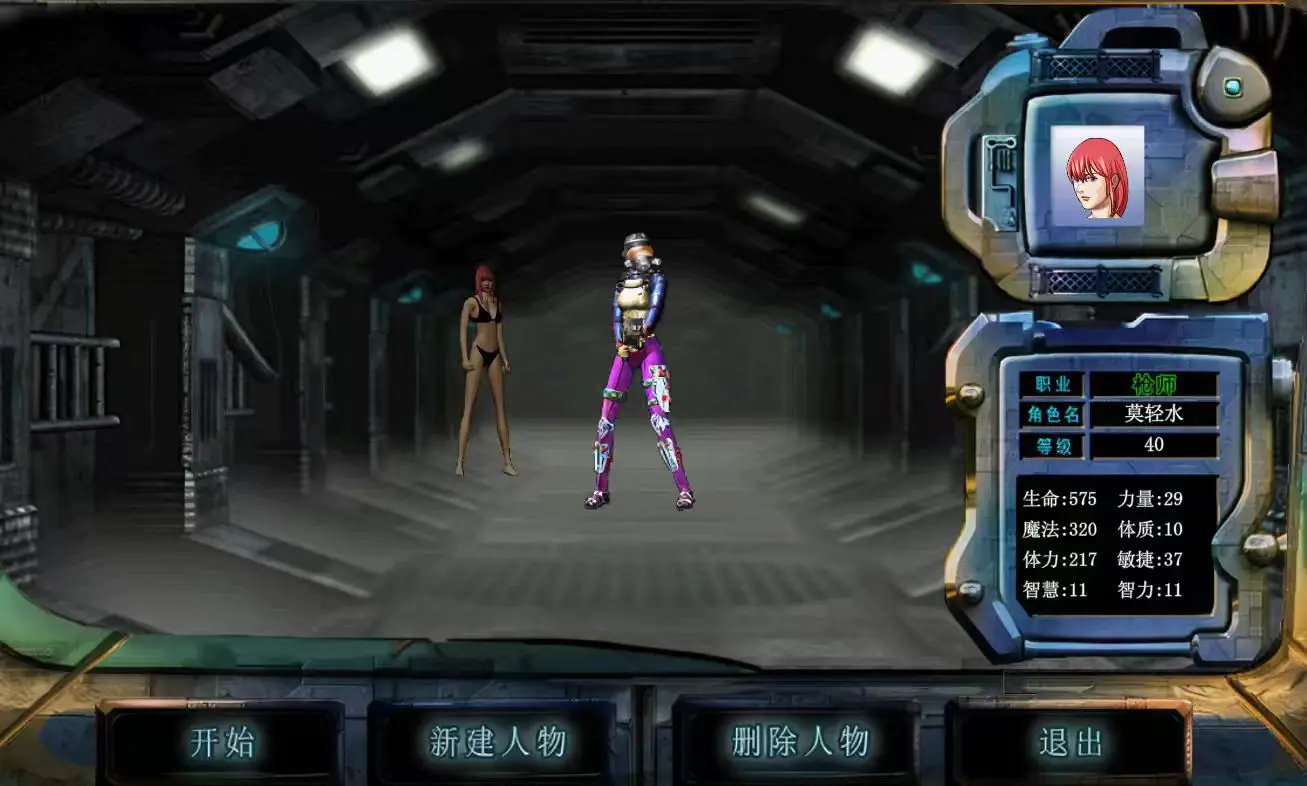This screenshot has height=786, width=1307.
Task: Choose the 删除人物 delete character button
Action: click(800, 743)
